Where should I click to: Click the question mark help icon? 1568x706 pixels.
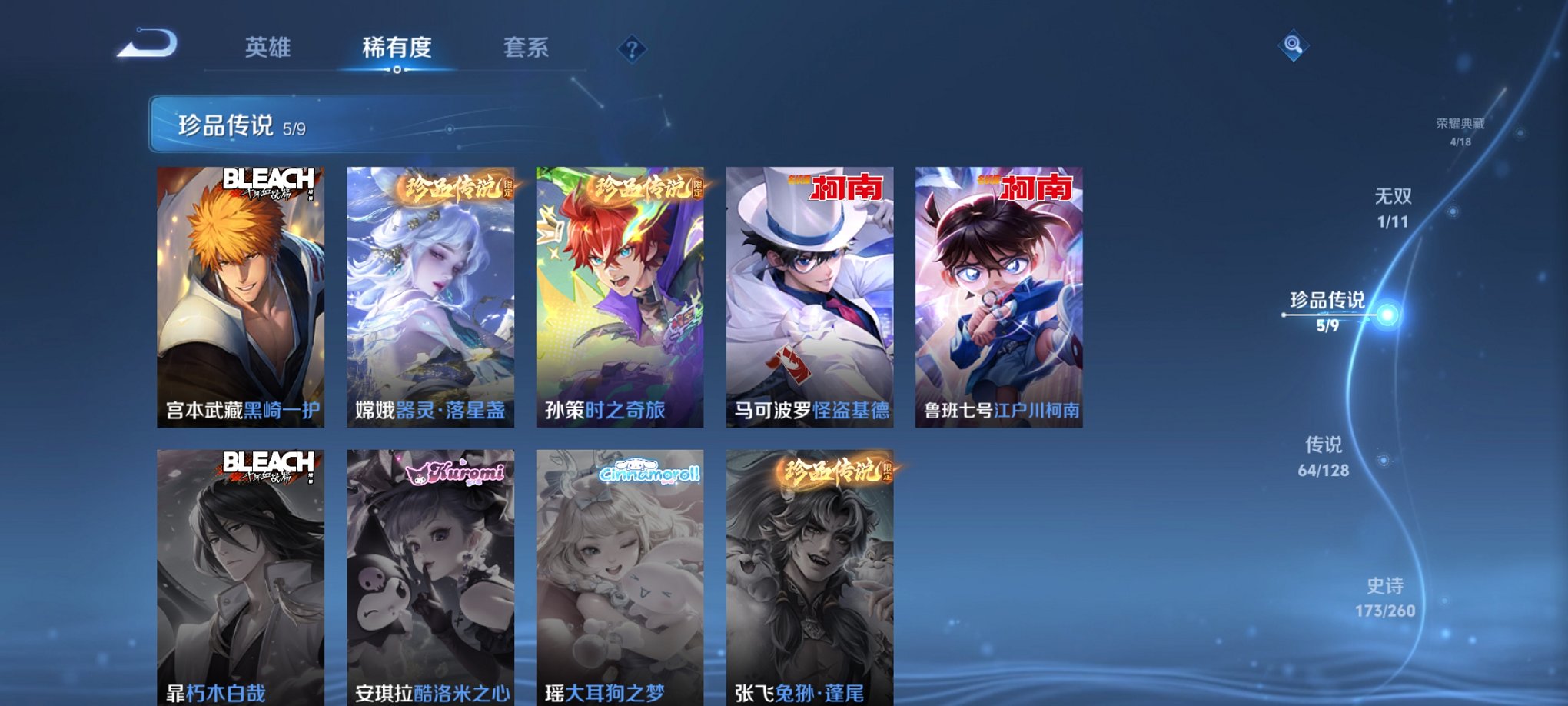pos(630,49)
